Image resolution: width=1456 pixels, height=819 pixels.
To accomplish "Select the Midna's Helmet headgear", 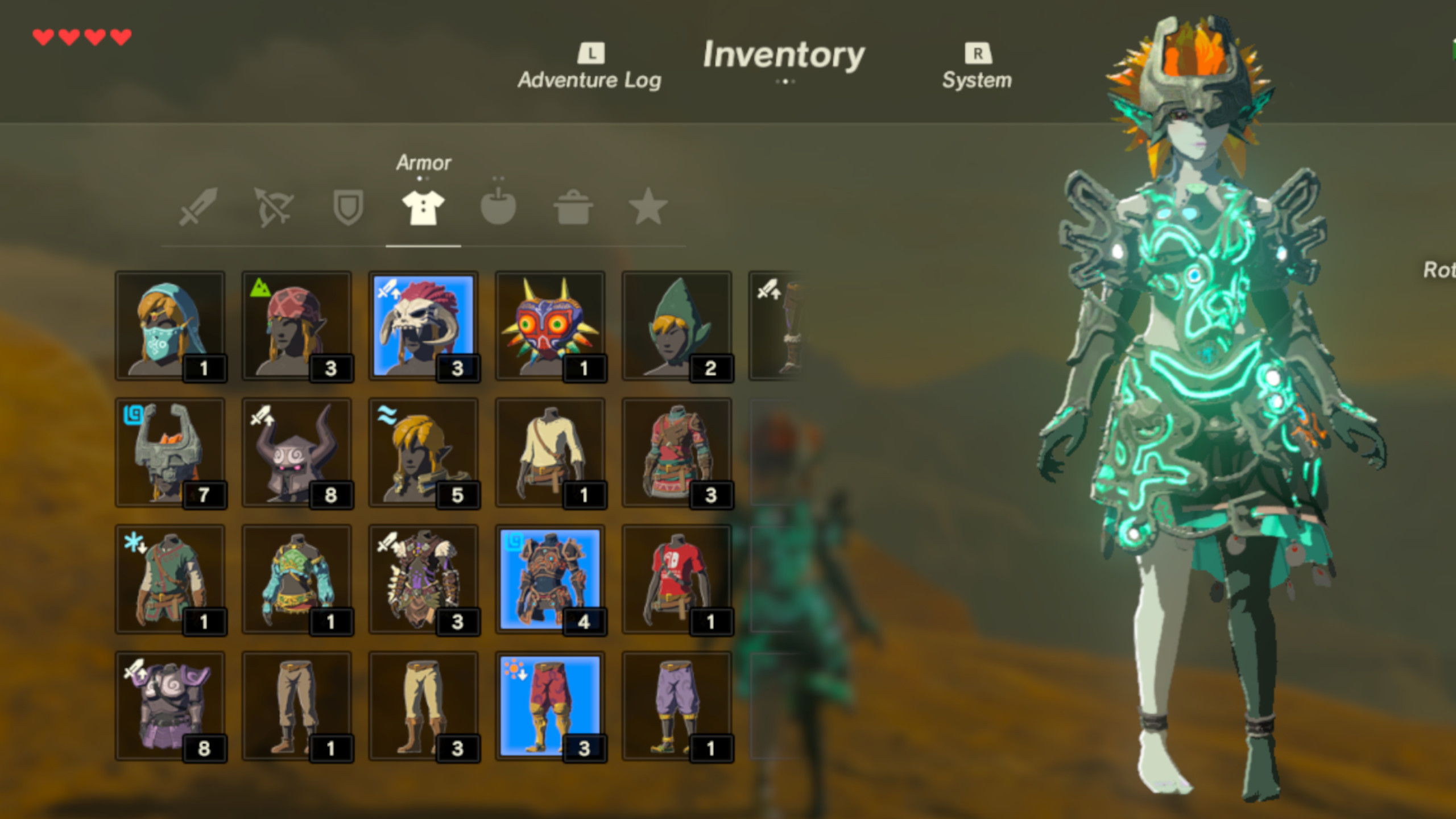I will 169,452.
